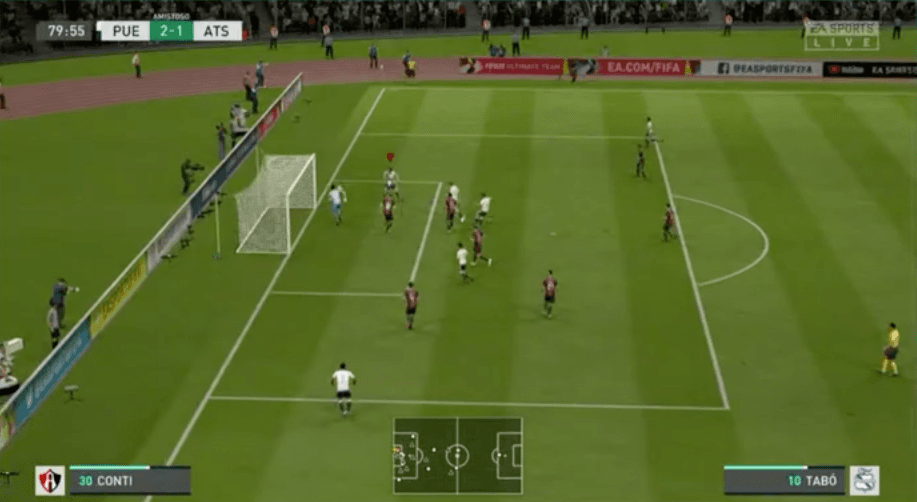Click the pitch radar minimap
This screenshot has width=917, height=502.
click(457, 455)
